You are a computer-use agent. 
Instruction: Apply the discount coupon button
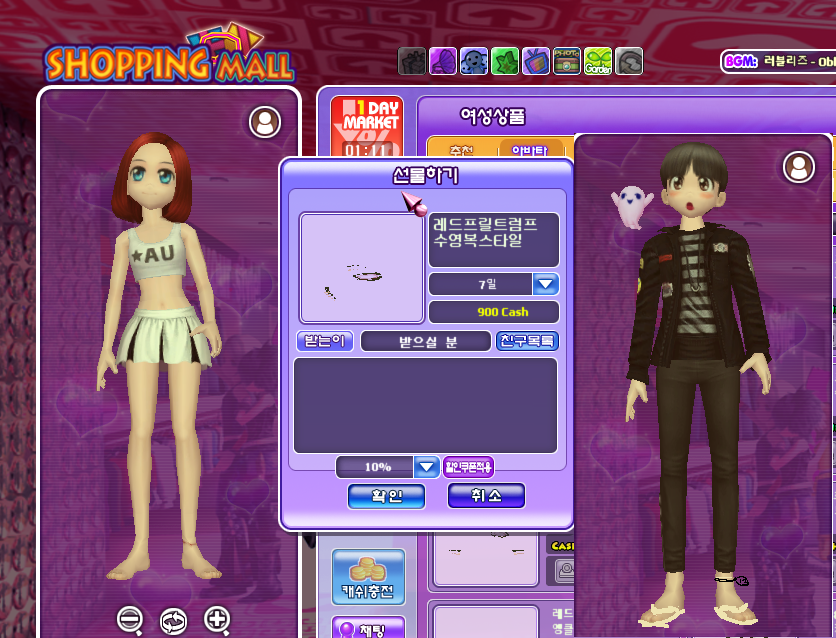pyautogui.click(x=468, y=467)
